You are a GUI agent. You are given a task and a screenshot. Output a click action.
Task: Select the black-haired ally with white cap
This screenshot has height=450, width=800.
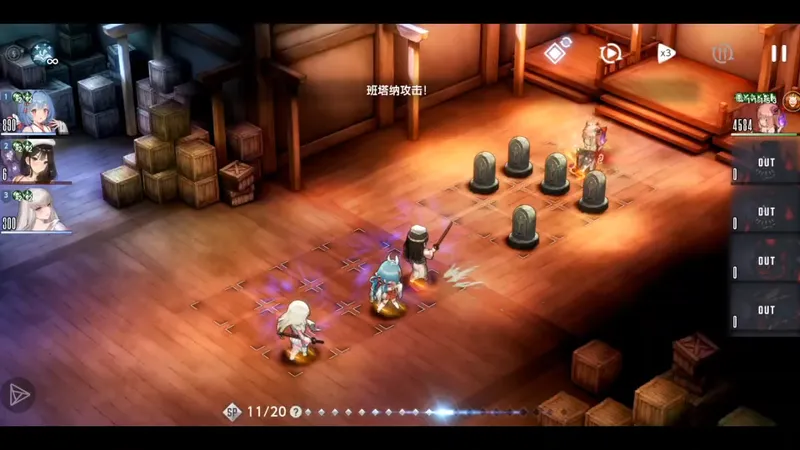tap(37, 163)
